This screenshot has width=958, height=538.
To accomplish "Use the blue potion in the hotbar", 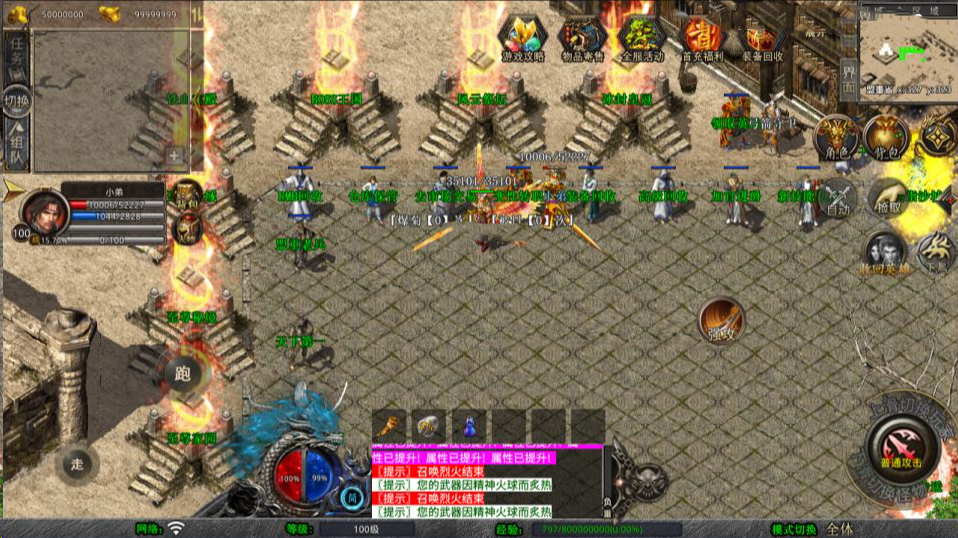I will tap(468, 425).
